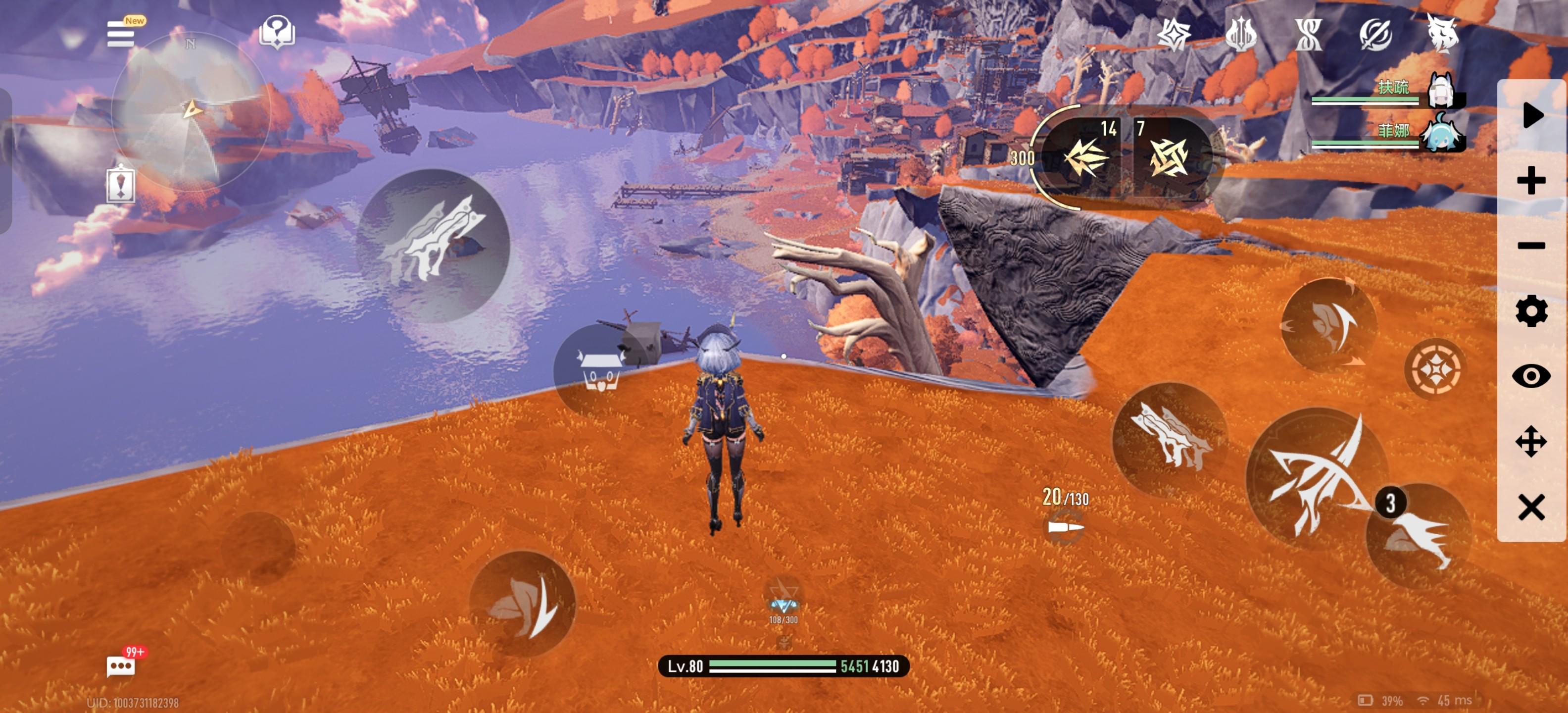
Task: Open the quest tracker exclamation icon
Action: coord(121,185)
